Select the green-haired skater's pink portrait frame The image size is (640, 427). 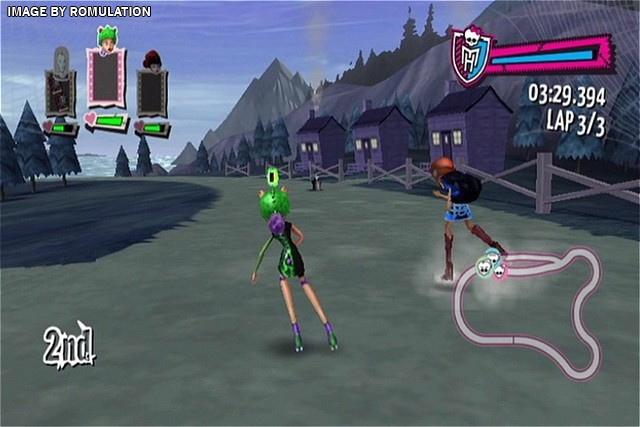(106, 80)
